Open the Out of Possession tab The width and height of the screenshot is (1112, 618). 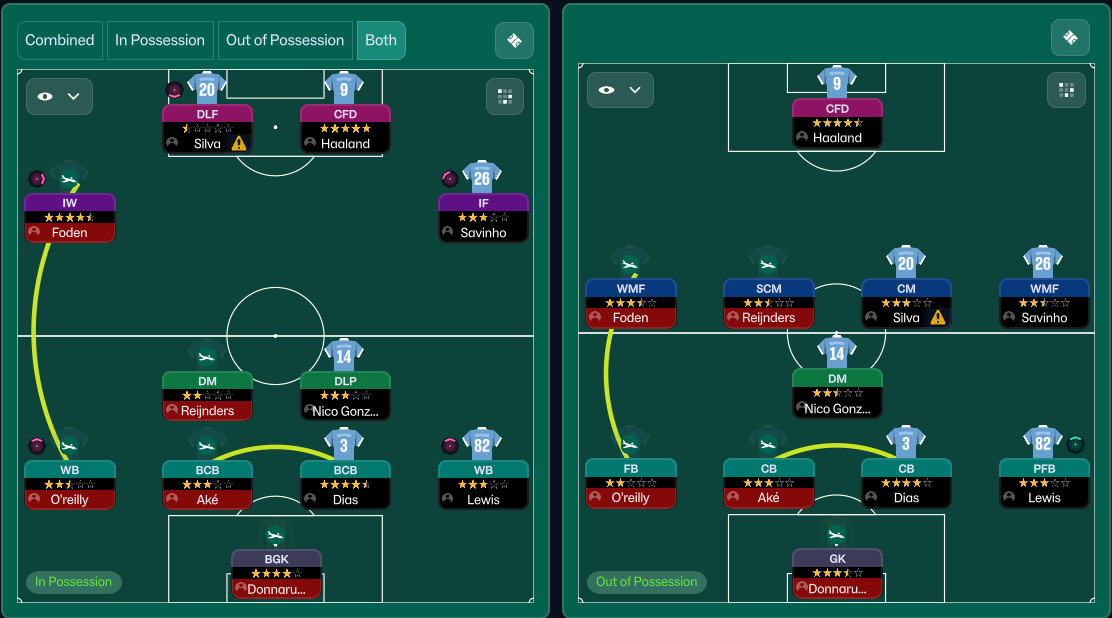285,41
